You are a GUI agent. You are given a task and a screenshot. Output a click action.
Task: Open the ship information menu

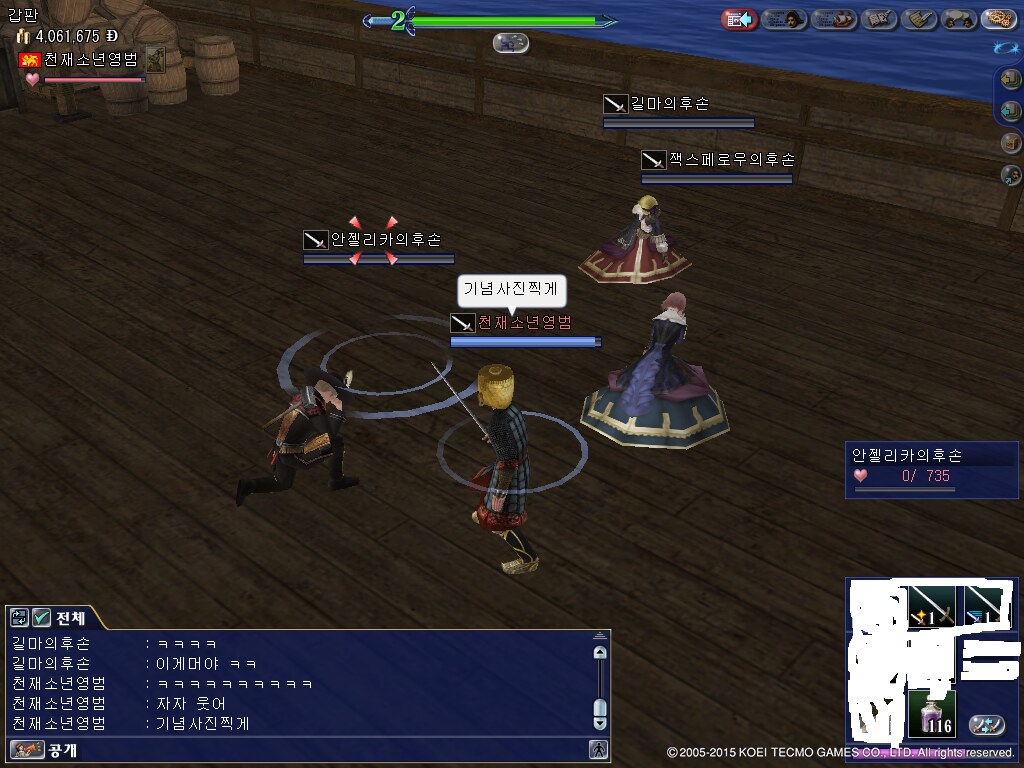tap(834, 19)
